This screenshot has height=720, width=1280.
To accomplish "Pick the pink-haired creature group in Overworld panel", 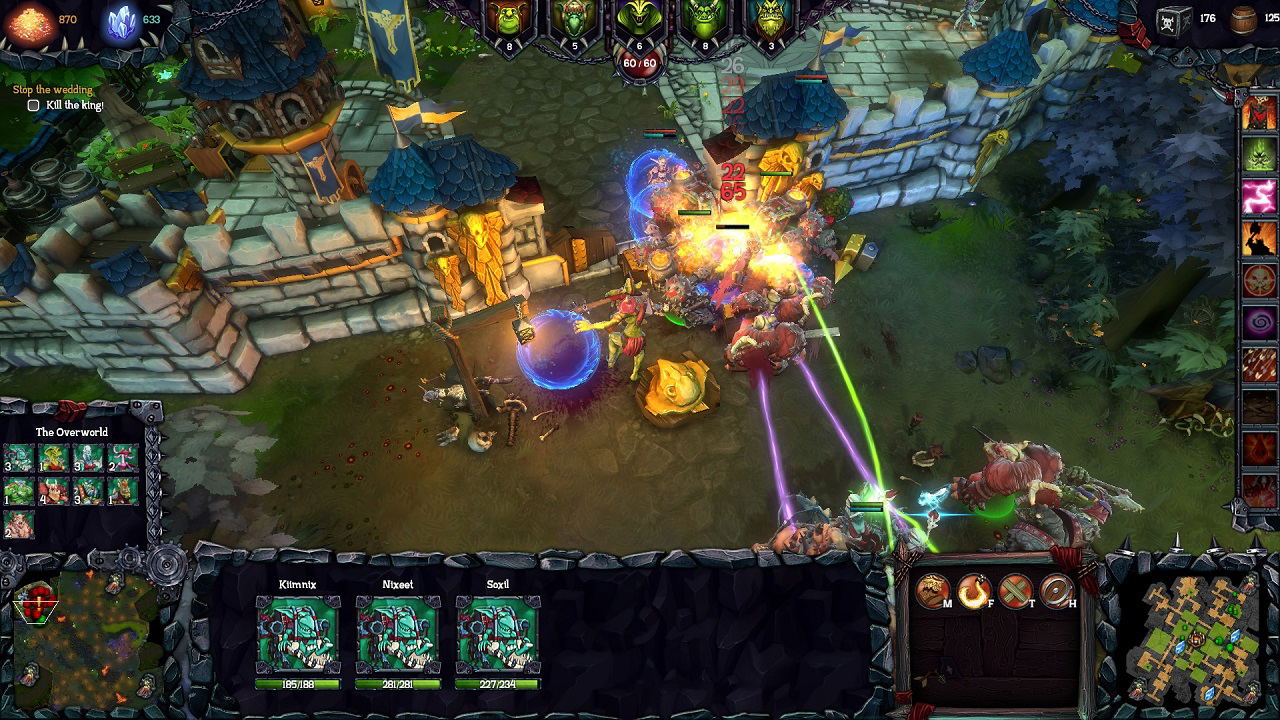I will pyautogui.click(x=122, y=458).
